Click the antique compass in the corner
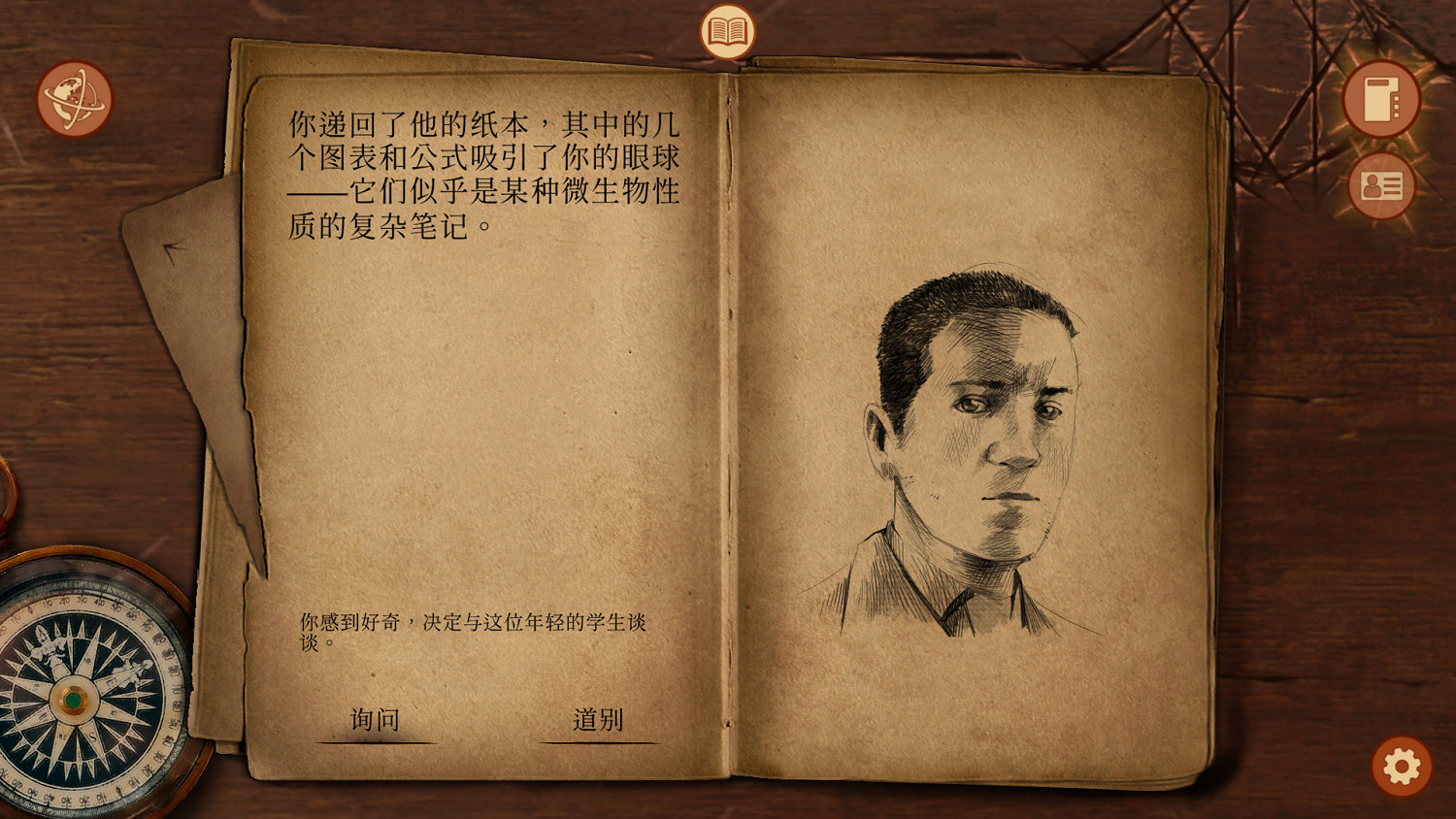The image size is (1456, 819). pos(73,695)
